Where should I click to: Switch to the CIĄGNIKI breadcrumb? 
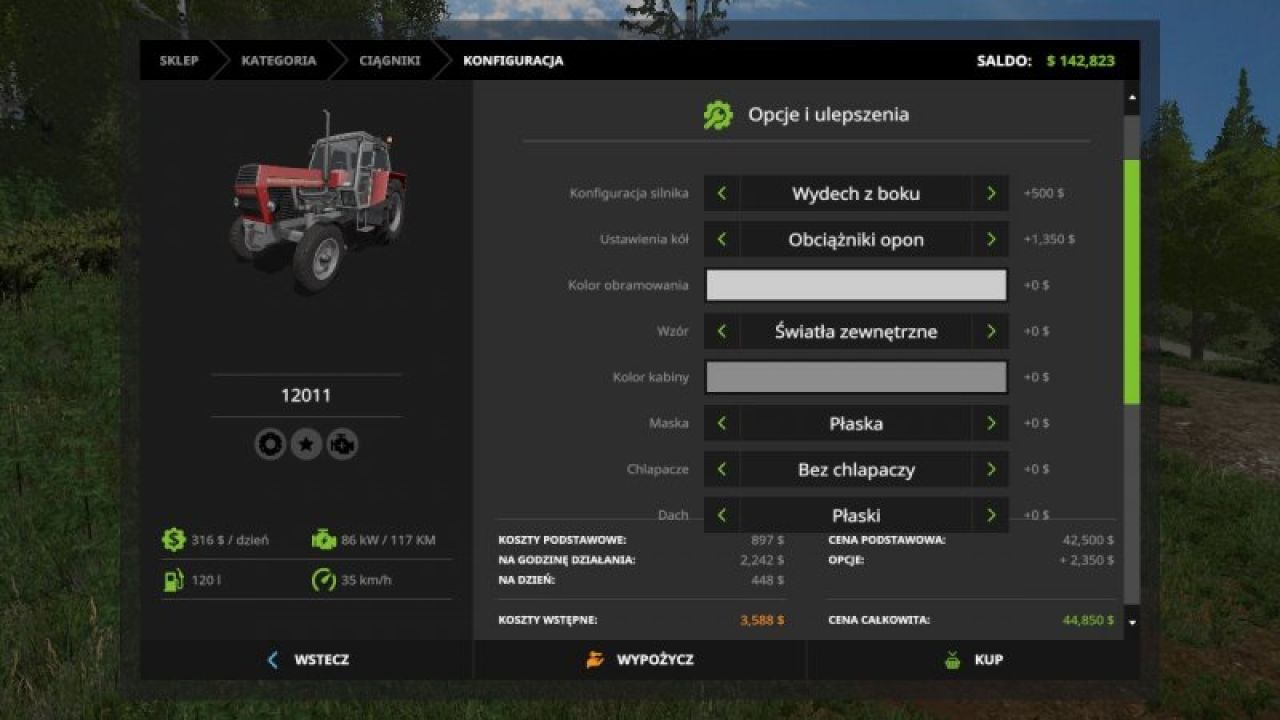click(390, 61)
